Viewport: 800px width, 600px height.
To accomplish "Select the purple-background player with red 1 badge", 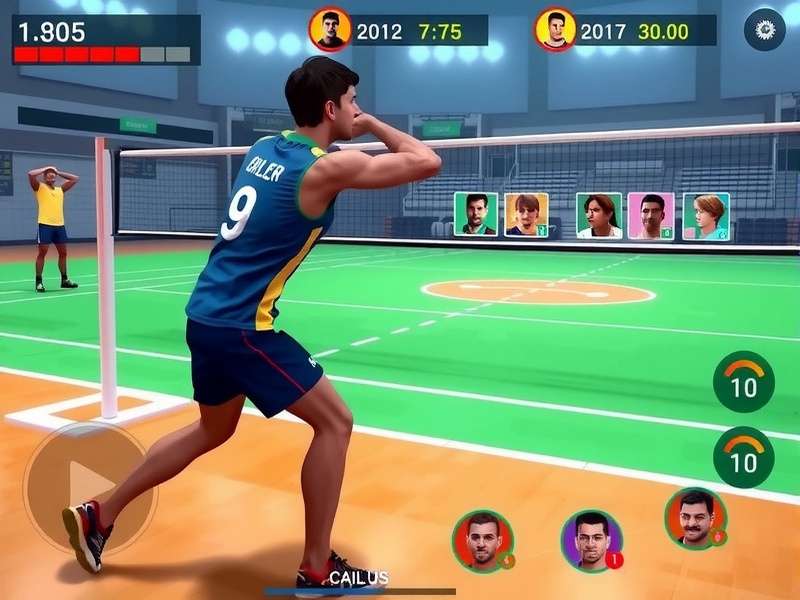I will pyautogui.click(x=591, y=540).
